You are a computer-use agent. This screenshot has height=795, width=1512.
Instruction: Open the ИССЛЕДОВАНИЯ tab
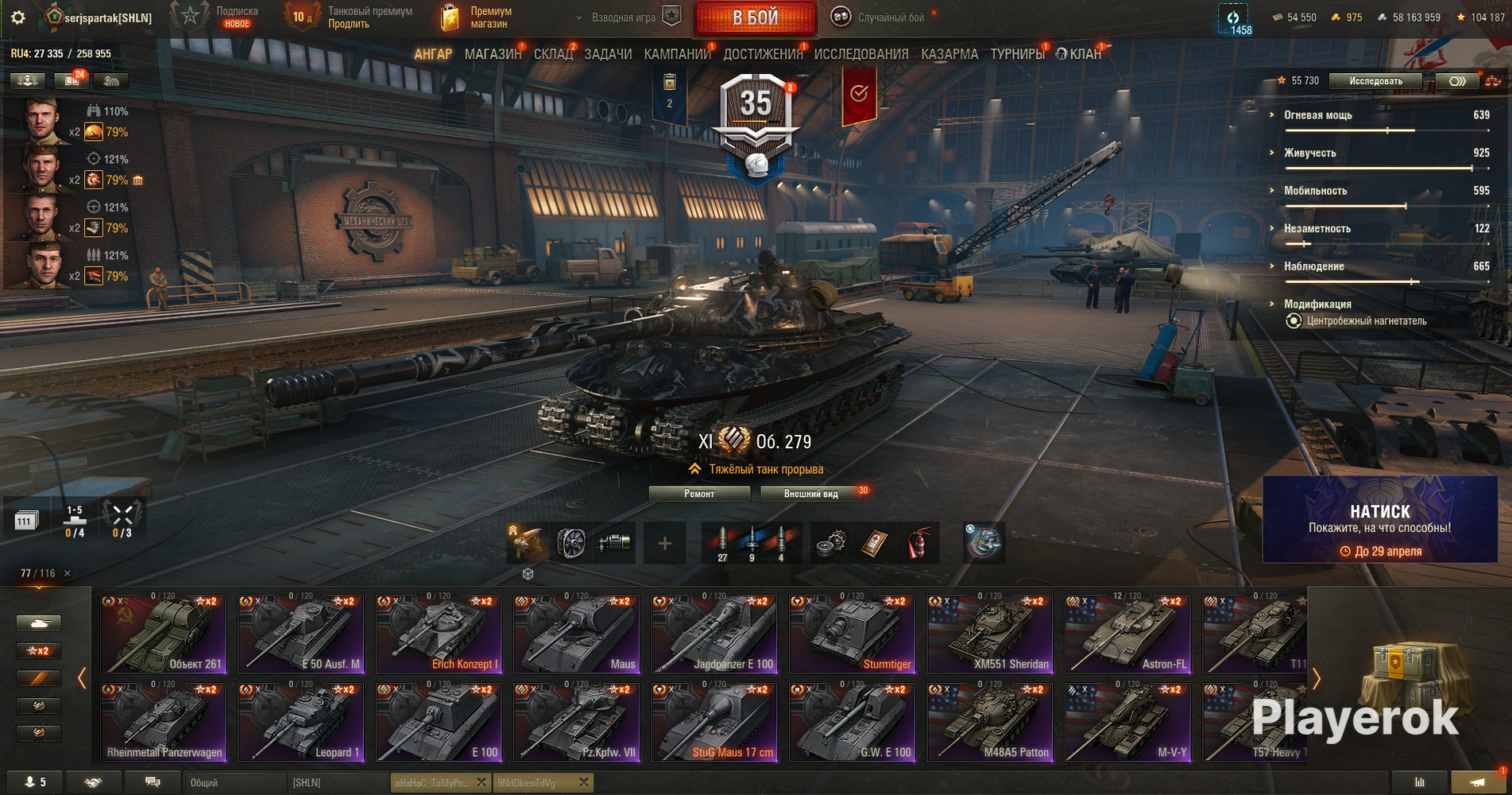click(861, 54)
